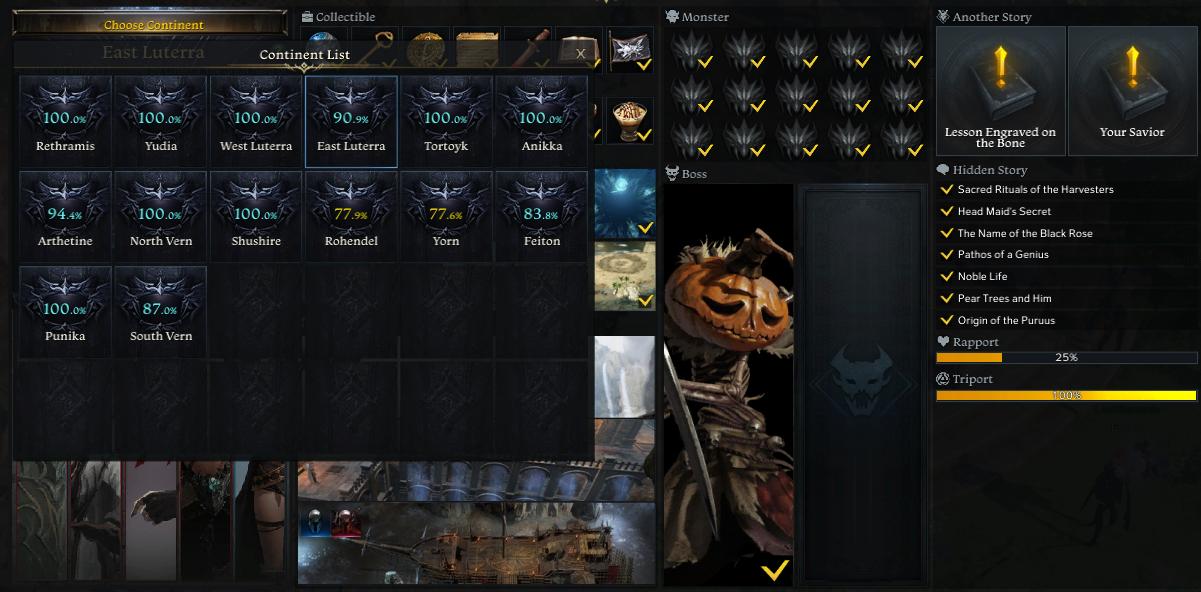Select the Feiton continent tile
Image resolution: width=1201 pixels, height=592 pixels.
tap(541, 216)
